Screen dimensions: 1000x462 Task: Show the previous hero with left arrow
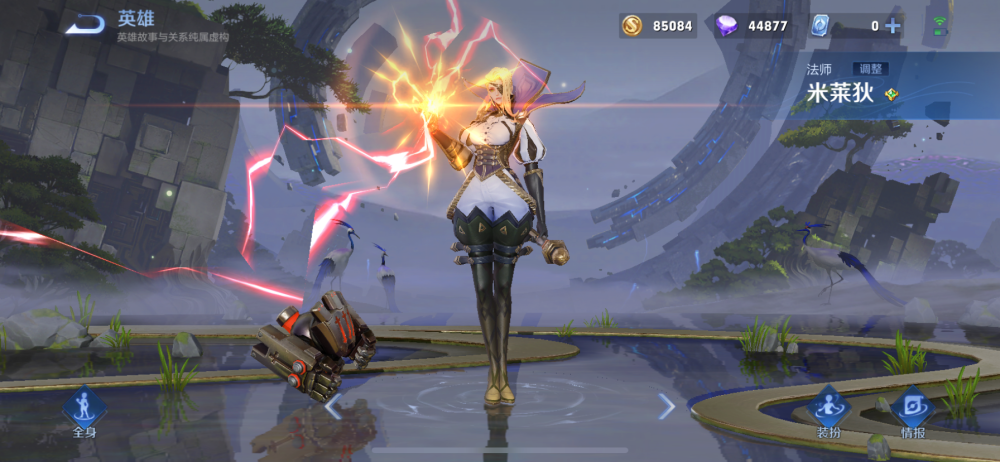[334, 406]
